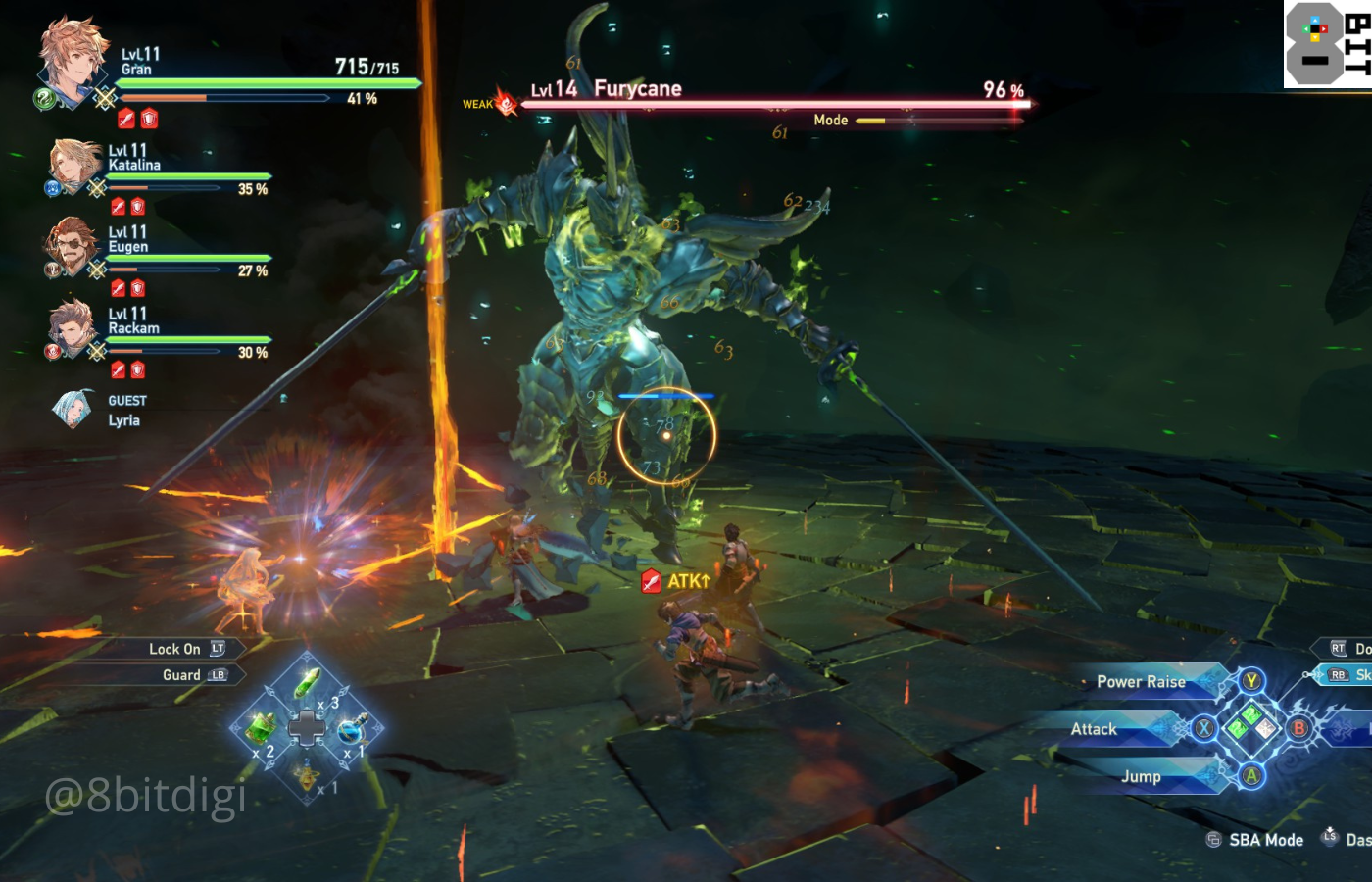The width and height of the screenshot is (1372, 882).
Task: Click guest Lyria's portrait
Action: (x=73, y=410)
